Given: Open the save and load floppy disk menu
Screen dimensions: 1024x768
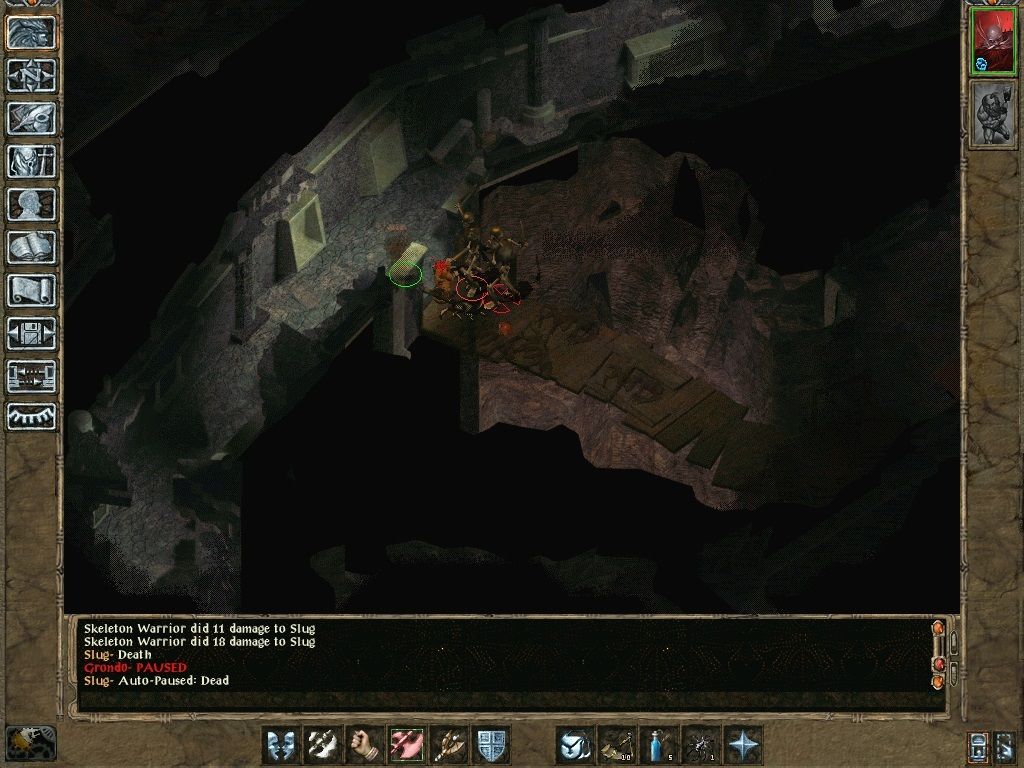Looking at the screenshot, I should (31, 333).
